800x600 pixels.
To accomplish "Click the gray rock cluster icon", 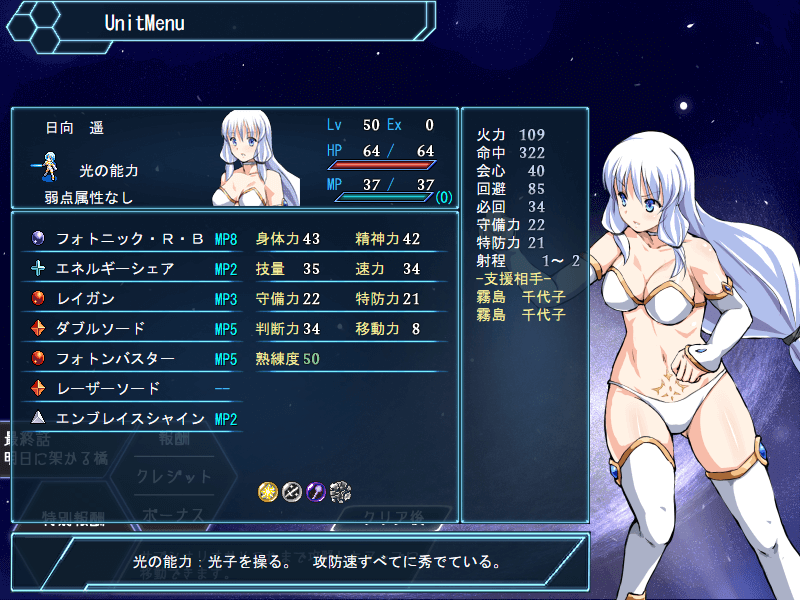I will coord(341,491).
